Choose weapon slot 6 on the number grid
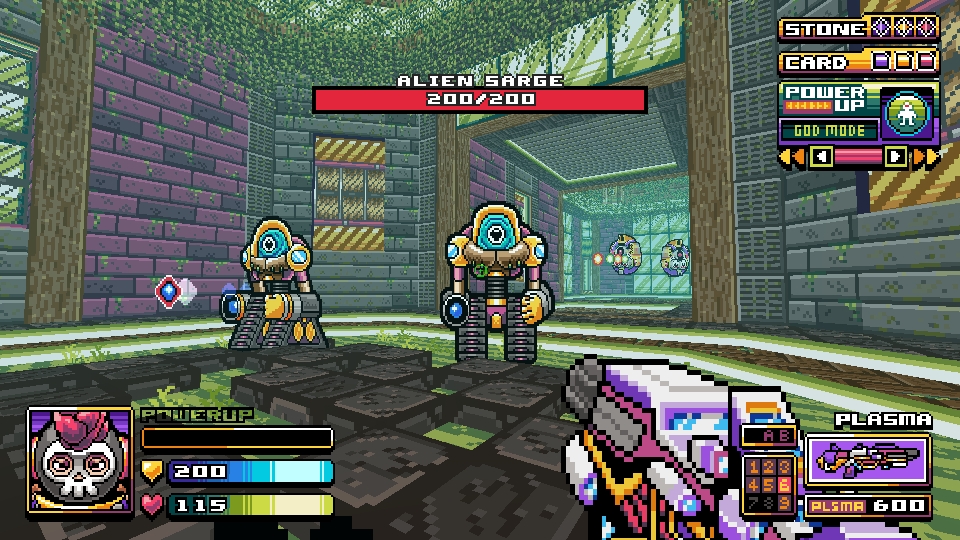The image size is (960, 540). [x=784, y=484]
